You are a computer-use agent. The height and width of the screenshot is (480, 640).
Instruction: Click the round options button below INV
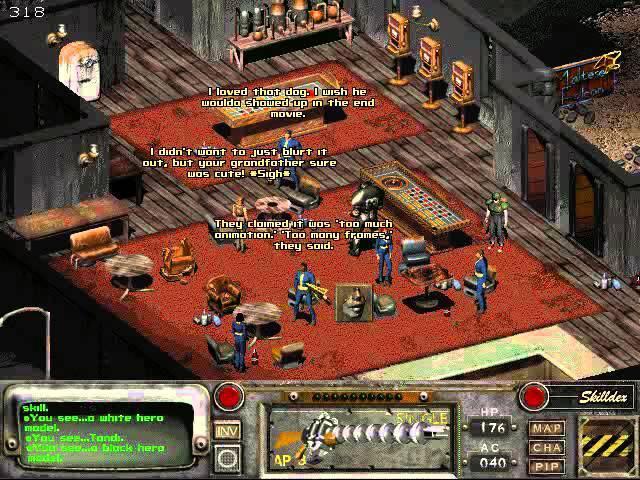pyautogui.click(x=228, y=457)
